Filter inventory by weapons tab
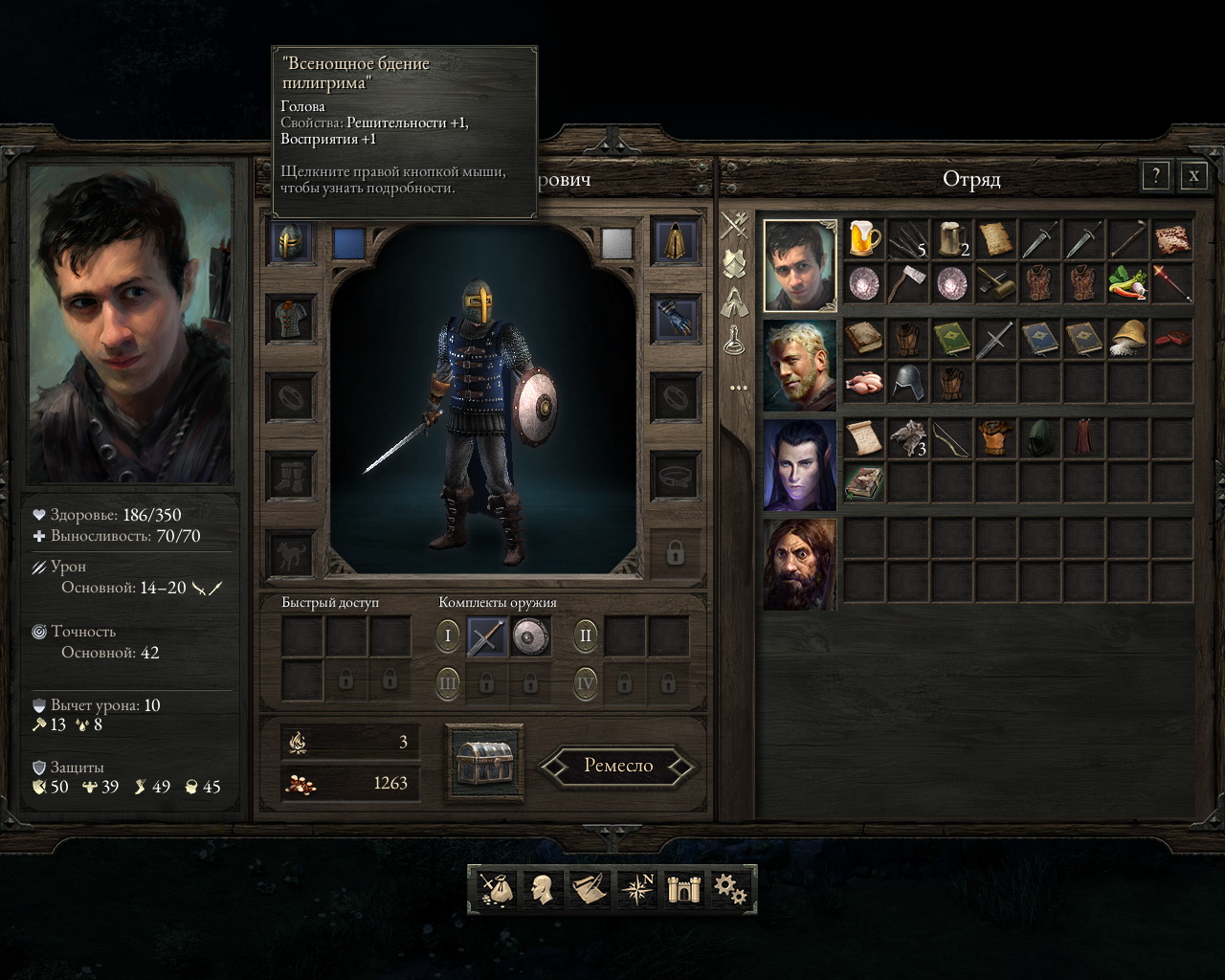Image resolution: width=1225 pixels, height=980 pixels. click(735, 226)
